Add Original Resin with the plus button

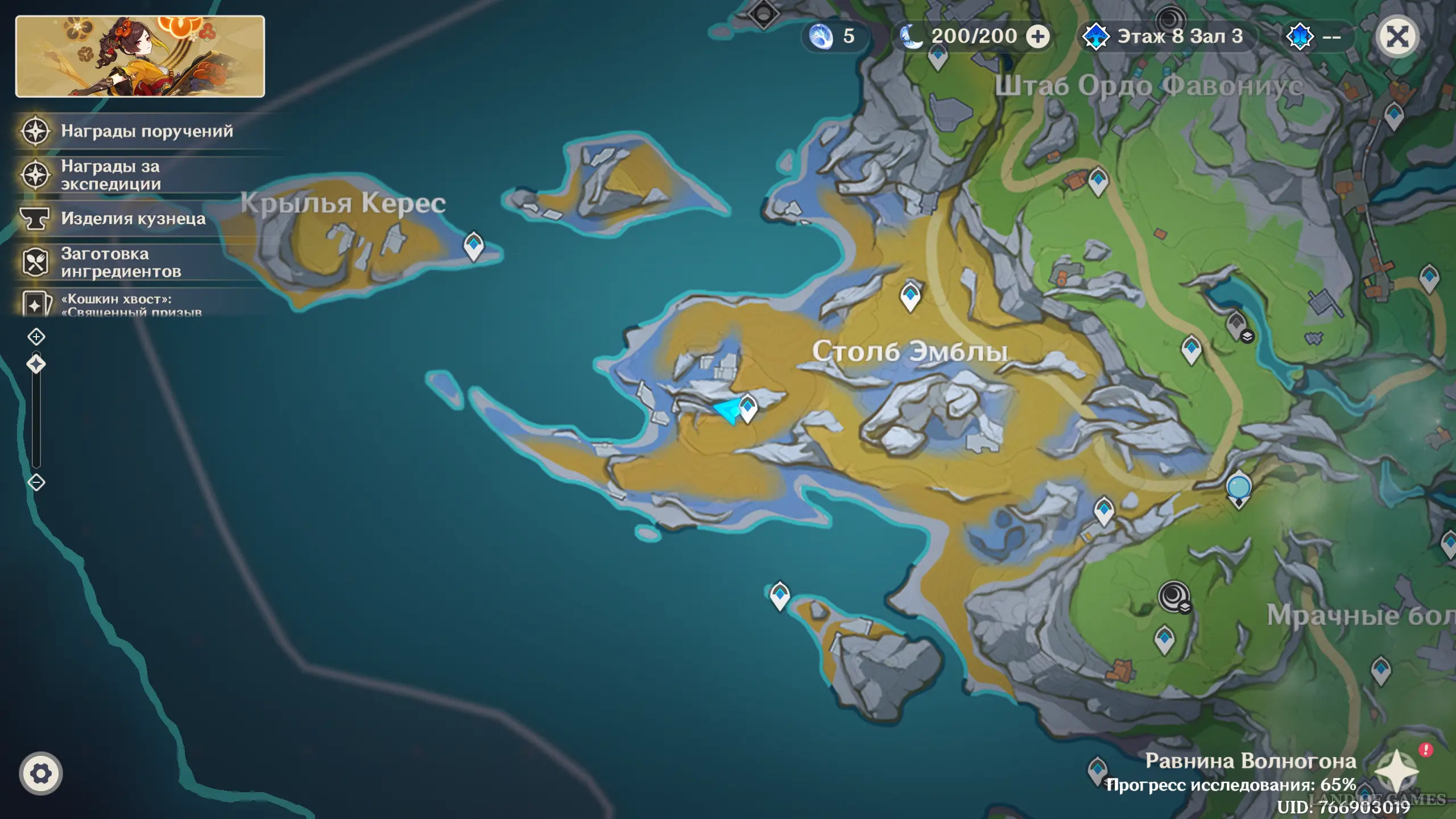(x=1037, y=37)
